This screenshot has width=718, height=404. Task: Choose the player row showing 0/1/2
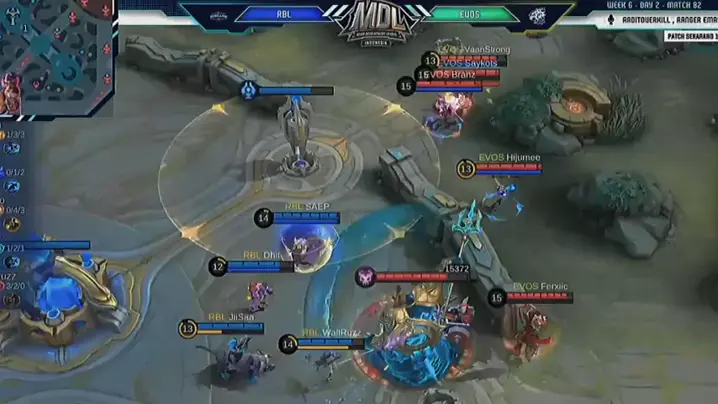click(x=13, y=172)
